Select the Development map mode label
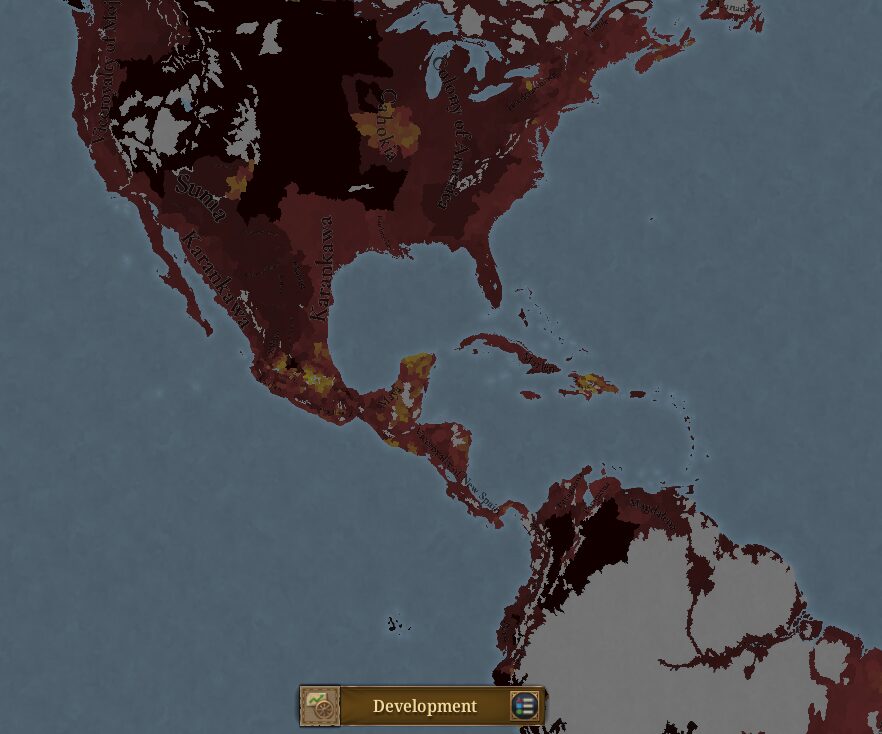Viewport: 882px width, 734px height. [425, 707]
